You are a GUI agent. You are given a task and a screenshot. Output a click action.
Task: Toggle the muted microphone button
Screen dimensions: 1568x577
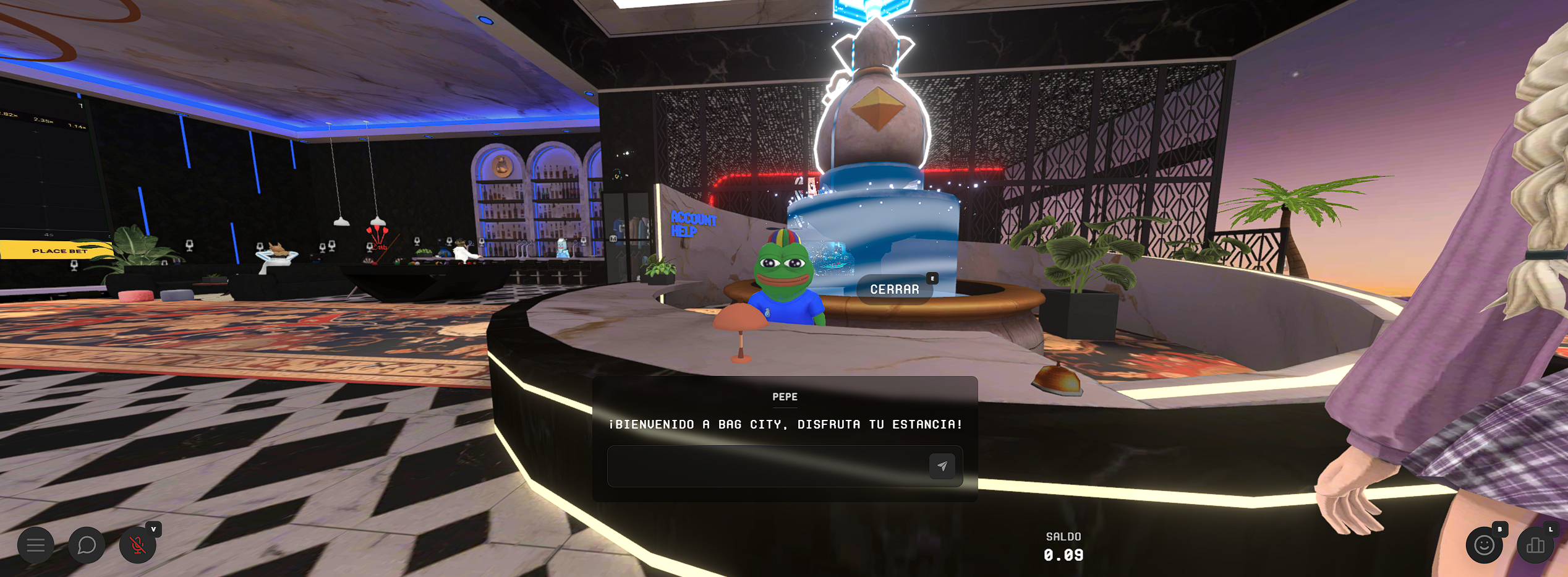click(137, 545)
